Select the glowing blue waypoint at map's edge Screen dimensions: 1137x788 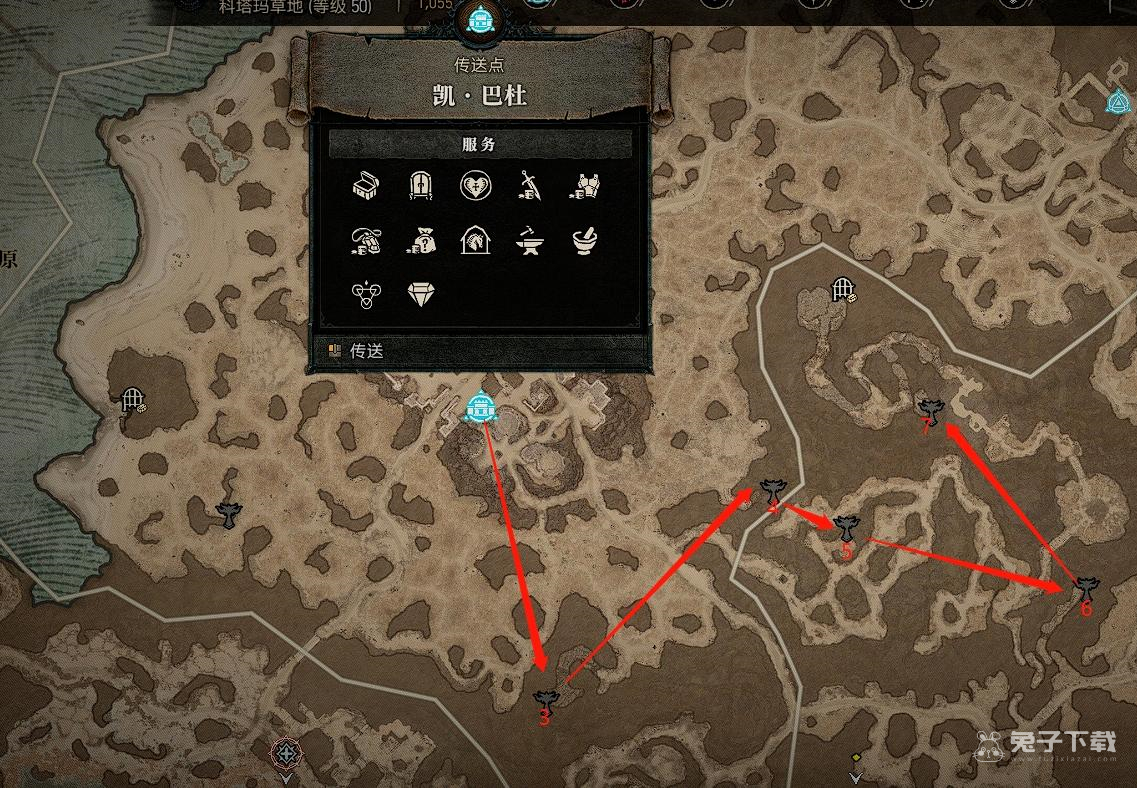coord(1117,102)
